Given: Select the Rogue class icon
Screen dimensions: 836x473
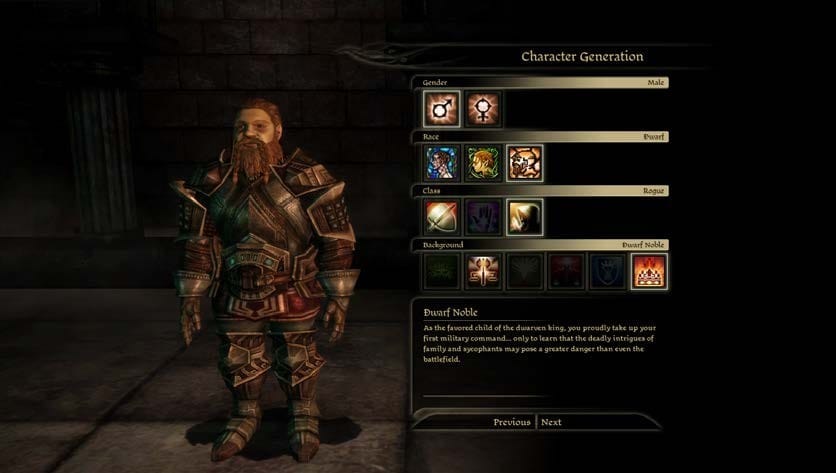Looking at the screenshot, I should [524, 217].
